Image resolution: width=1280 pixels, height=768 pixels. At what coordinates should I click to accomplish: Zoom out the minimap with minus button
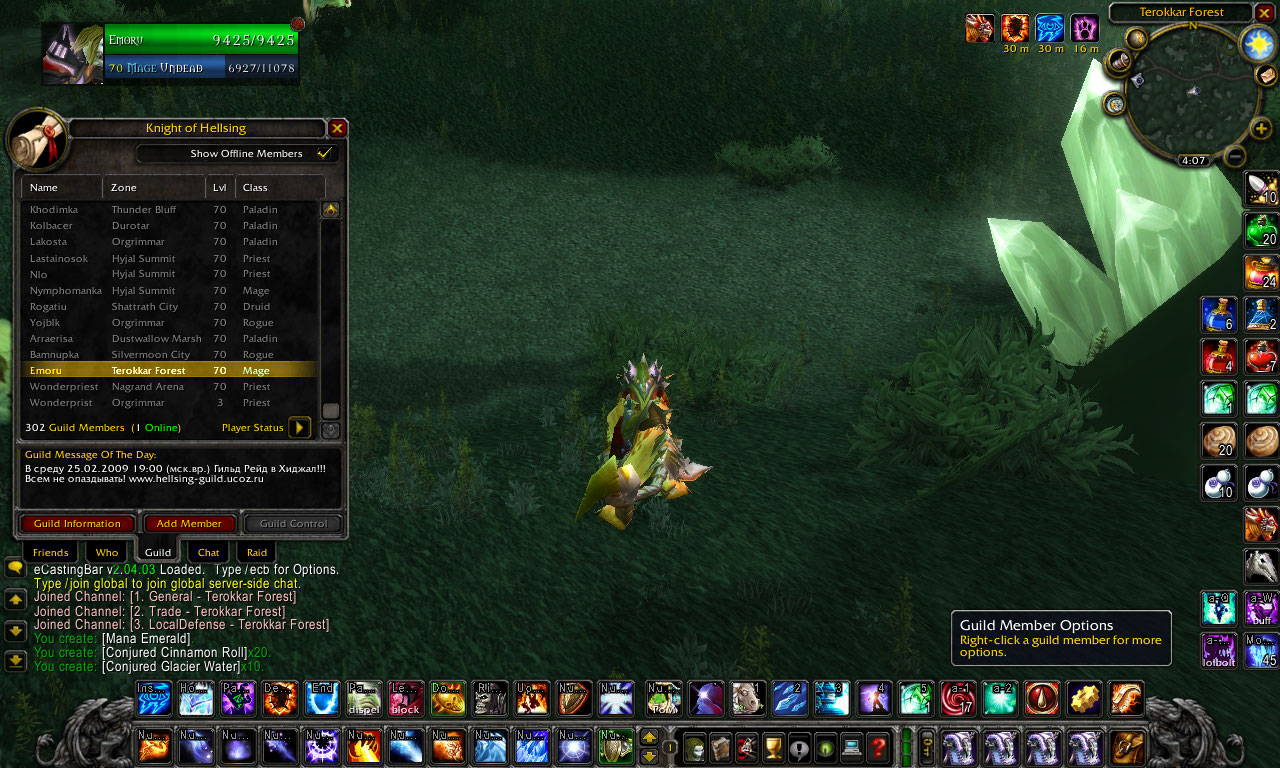pos(1235,156)
